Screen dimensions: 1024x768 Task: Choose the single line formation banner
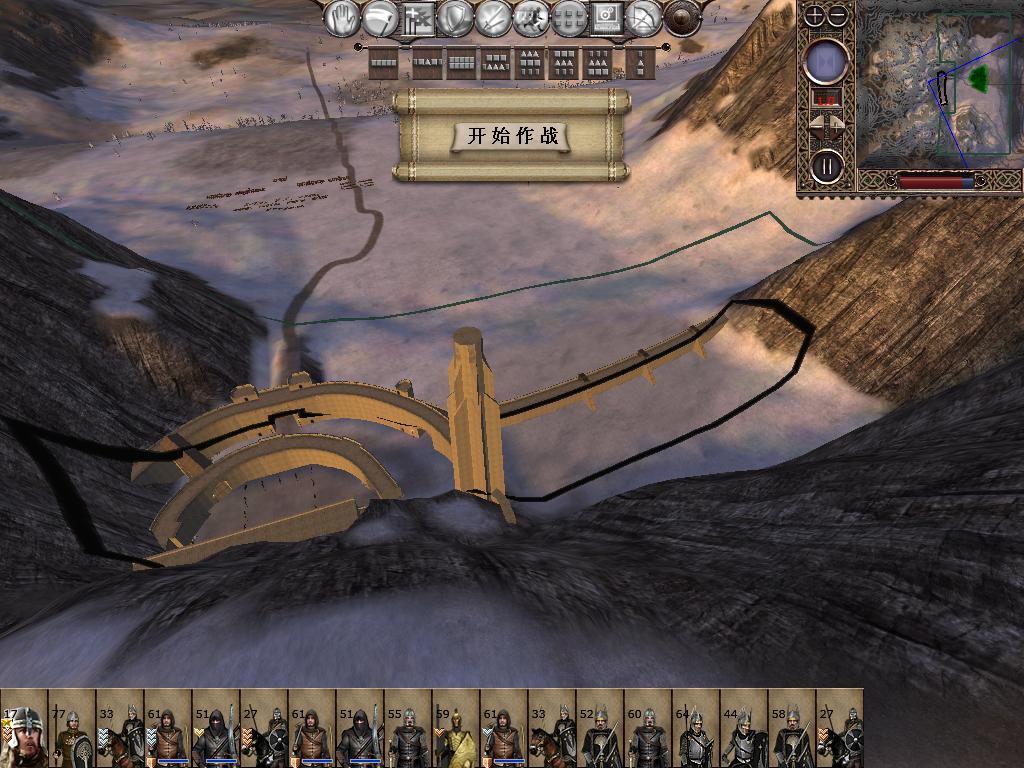coord(384,63)
